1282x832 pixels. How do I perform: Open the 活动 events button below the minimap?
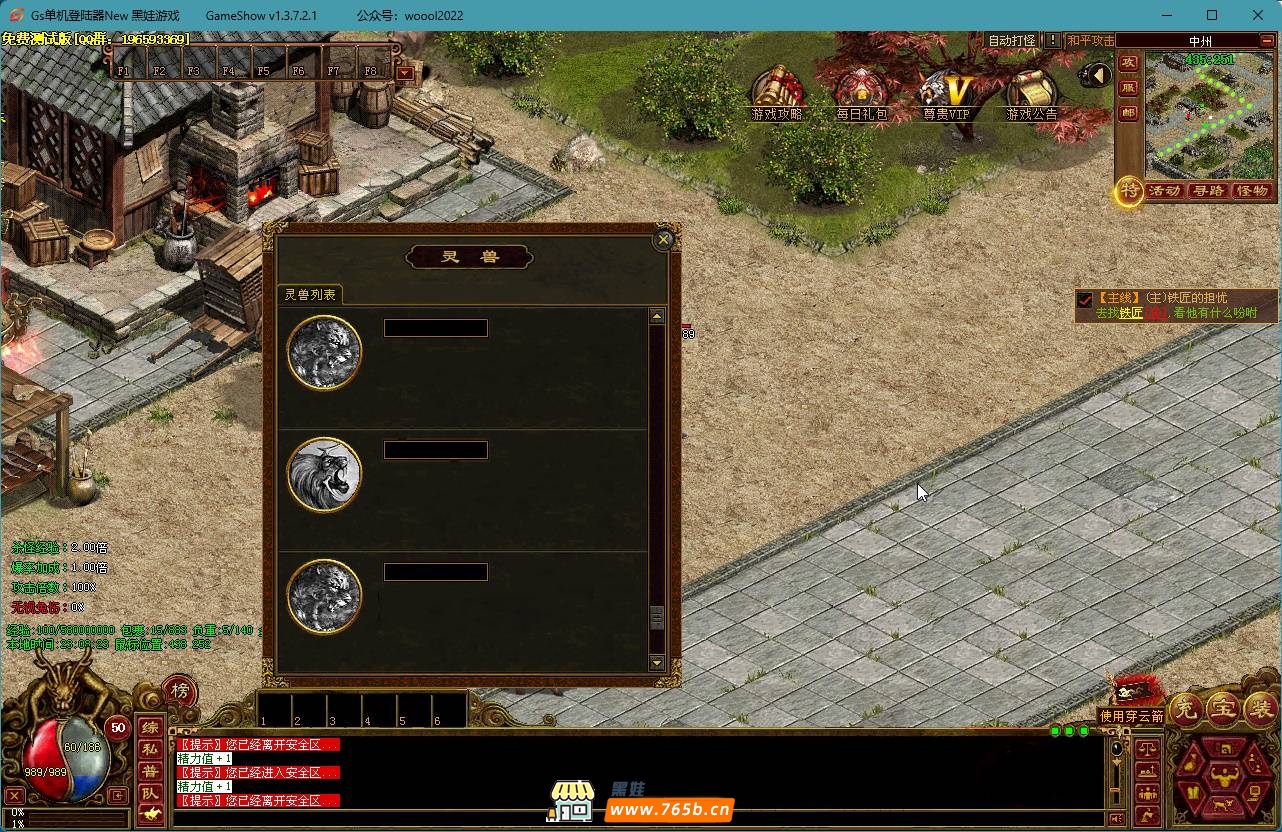(x=1165, y=191)
